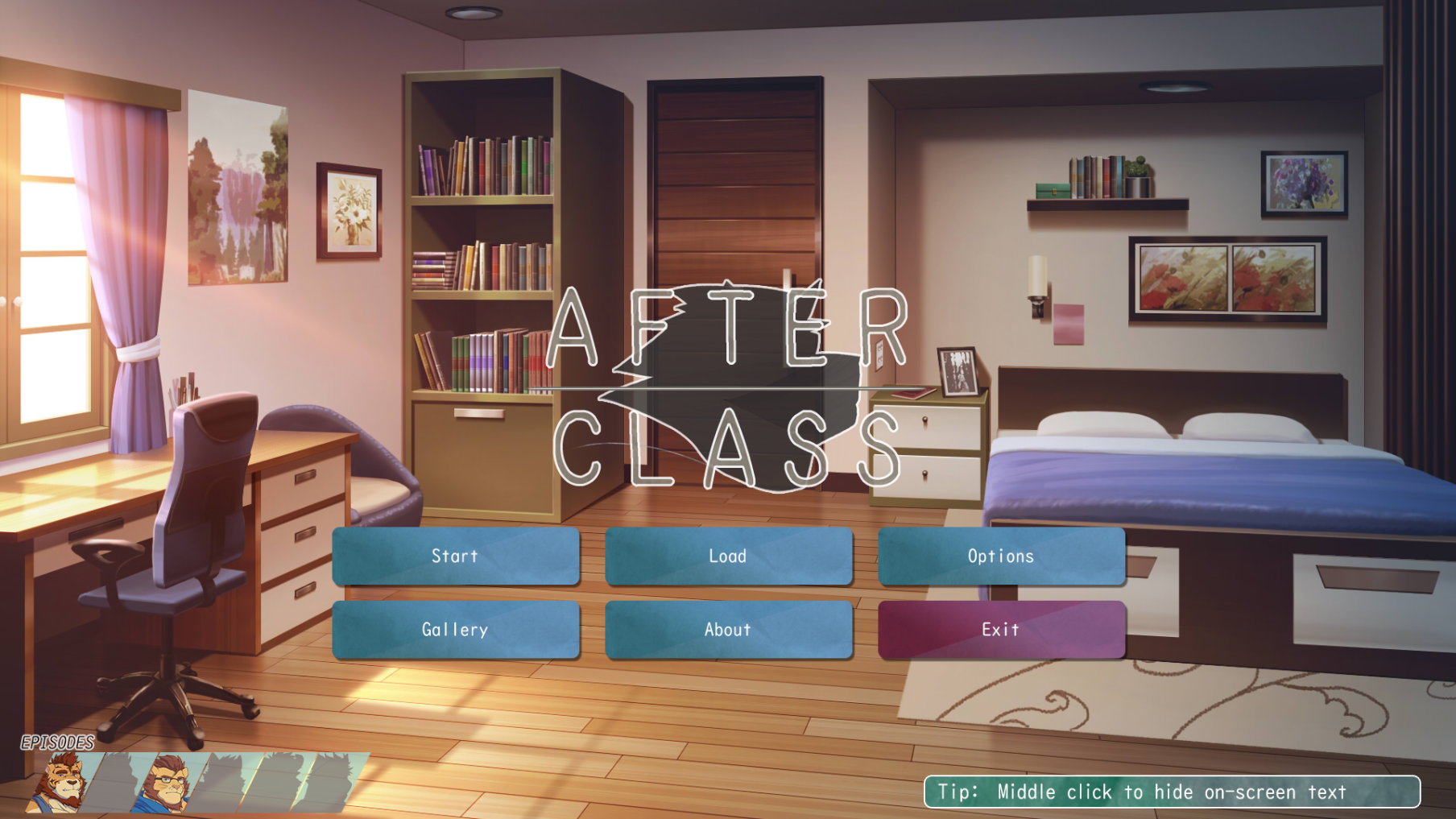Exit the game

click(1001, 629)
